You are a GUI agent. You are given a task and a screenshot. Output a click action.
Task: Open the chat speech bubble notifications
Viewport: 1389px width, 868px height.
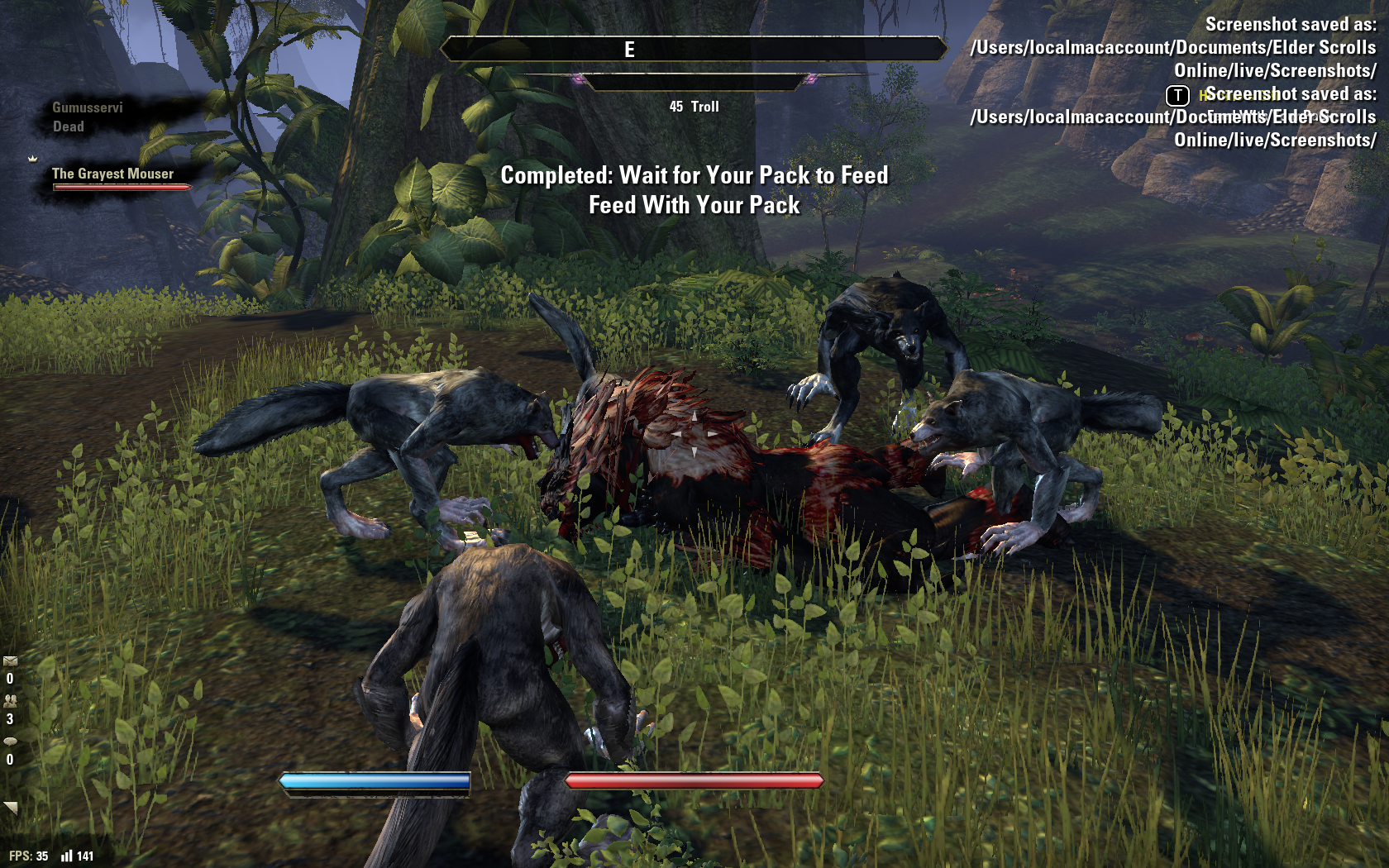[x=10, y=741]
